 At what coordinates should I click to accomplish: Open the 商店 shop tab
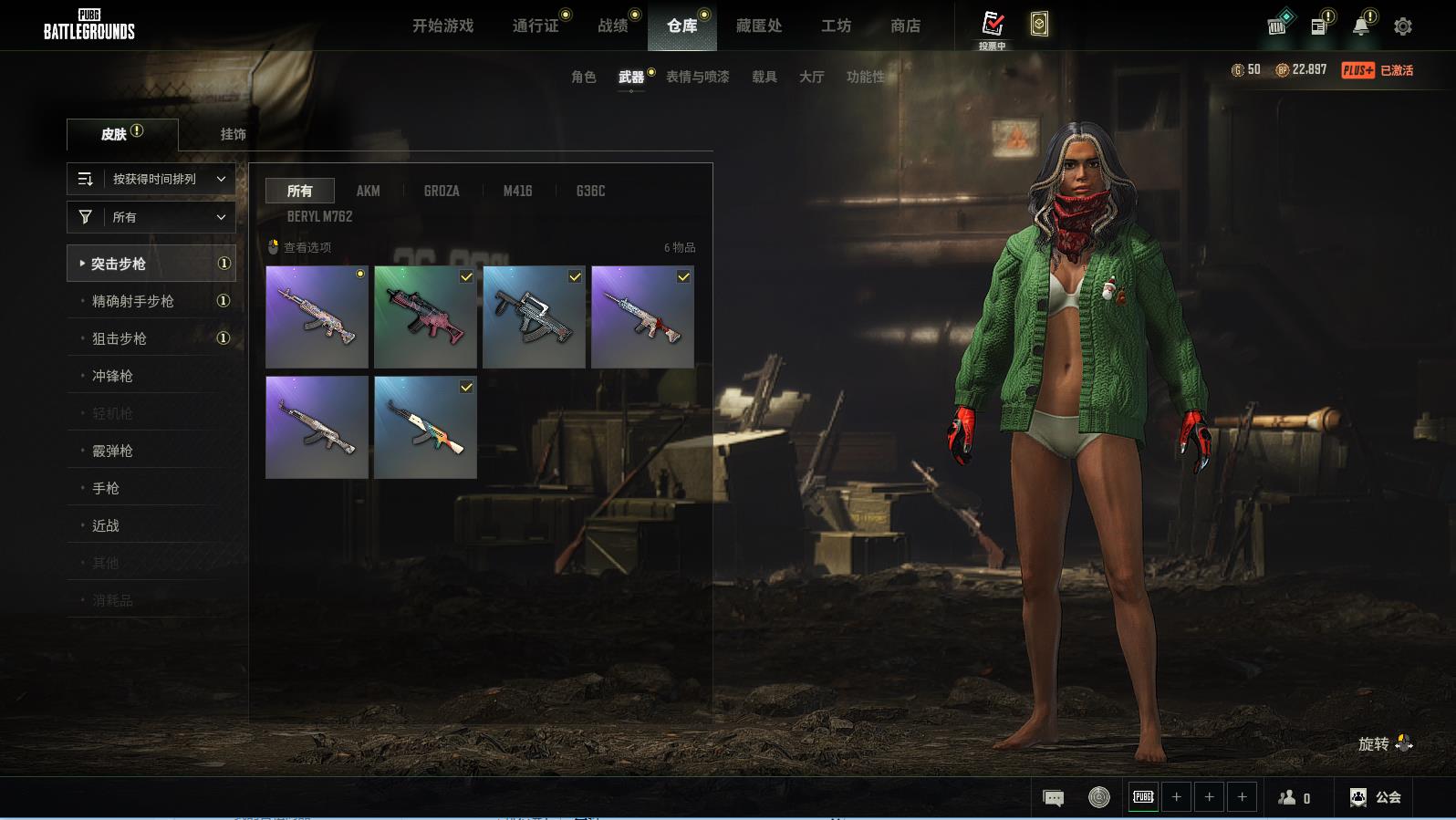905,26
